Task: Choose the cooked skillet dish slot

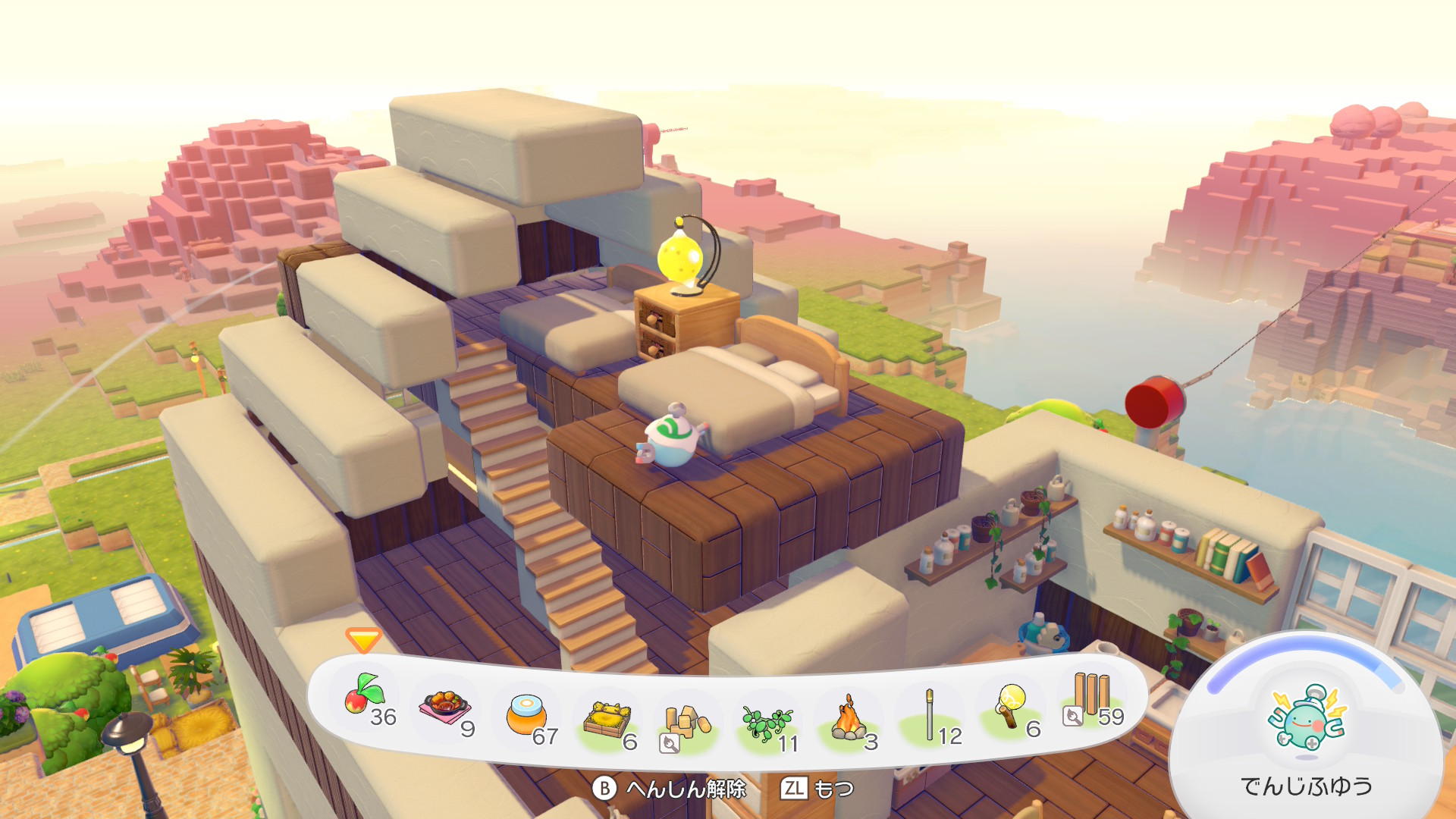Action: (x=445, y=708)
